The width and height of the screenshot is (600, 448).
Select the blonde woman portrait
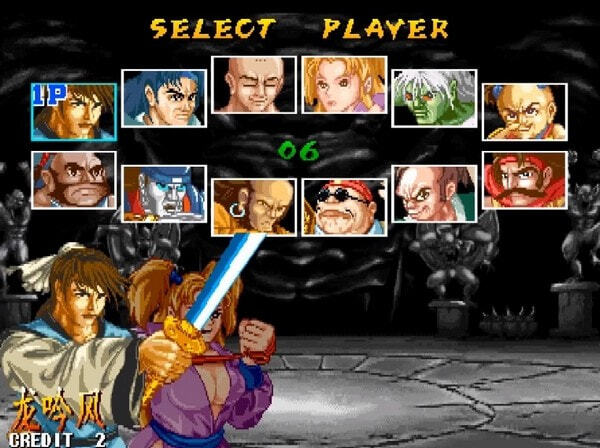coord(343,84)
